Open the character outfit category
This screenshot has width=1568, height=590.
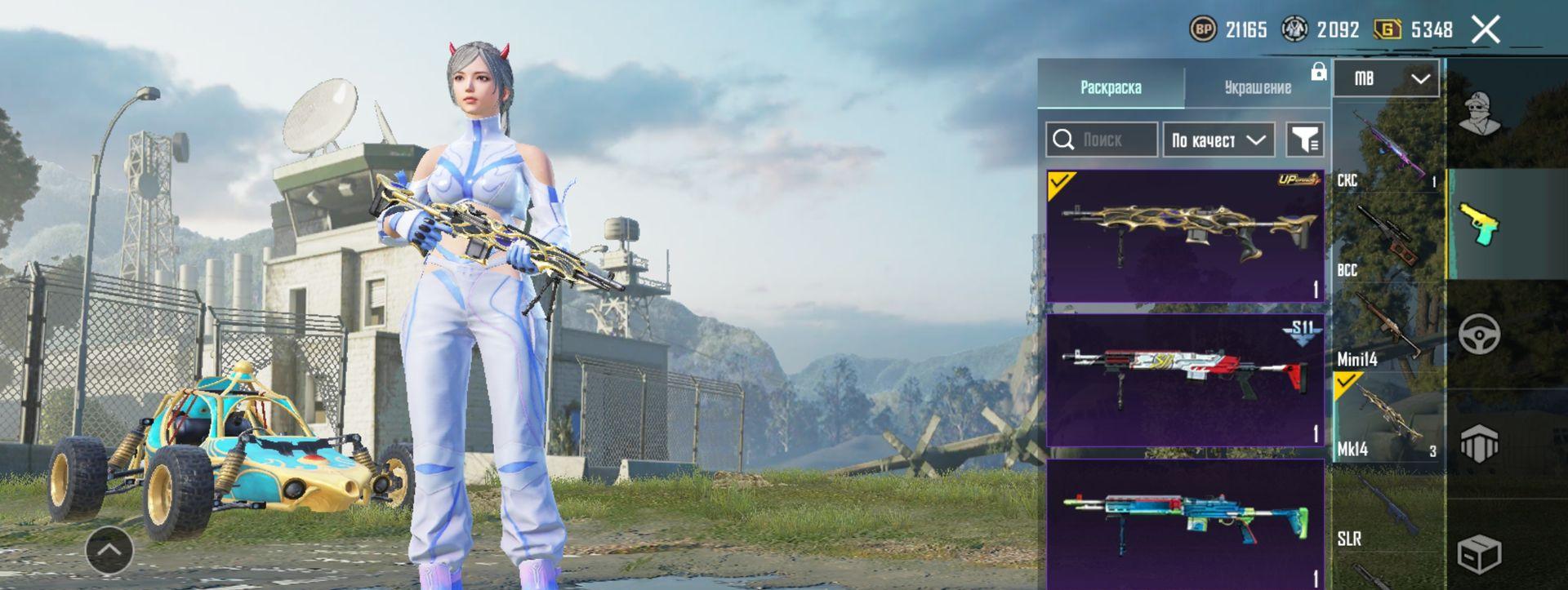1480,114
